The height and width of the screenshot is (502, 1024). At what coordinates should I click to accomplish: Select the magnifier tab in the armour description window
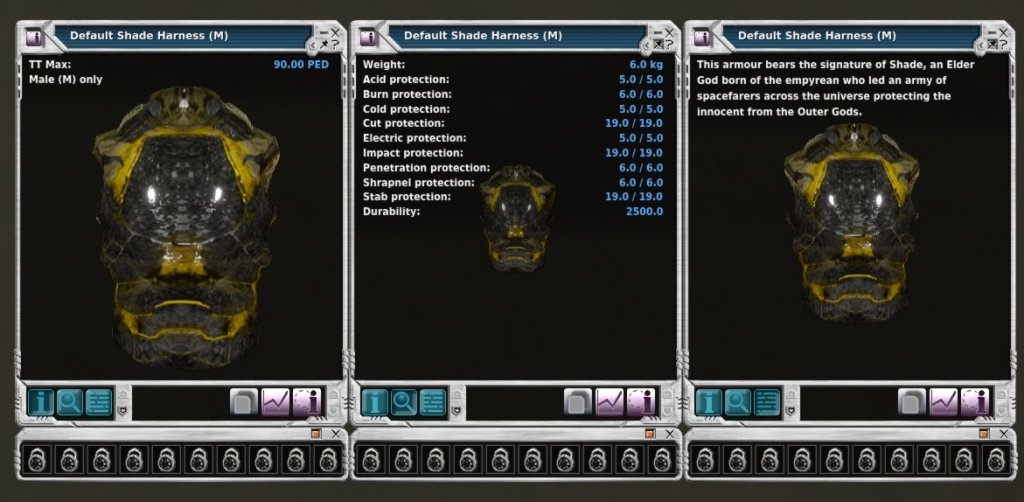pos(738,402)
